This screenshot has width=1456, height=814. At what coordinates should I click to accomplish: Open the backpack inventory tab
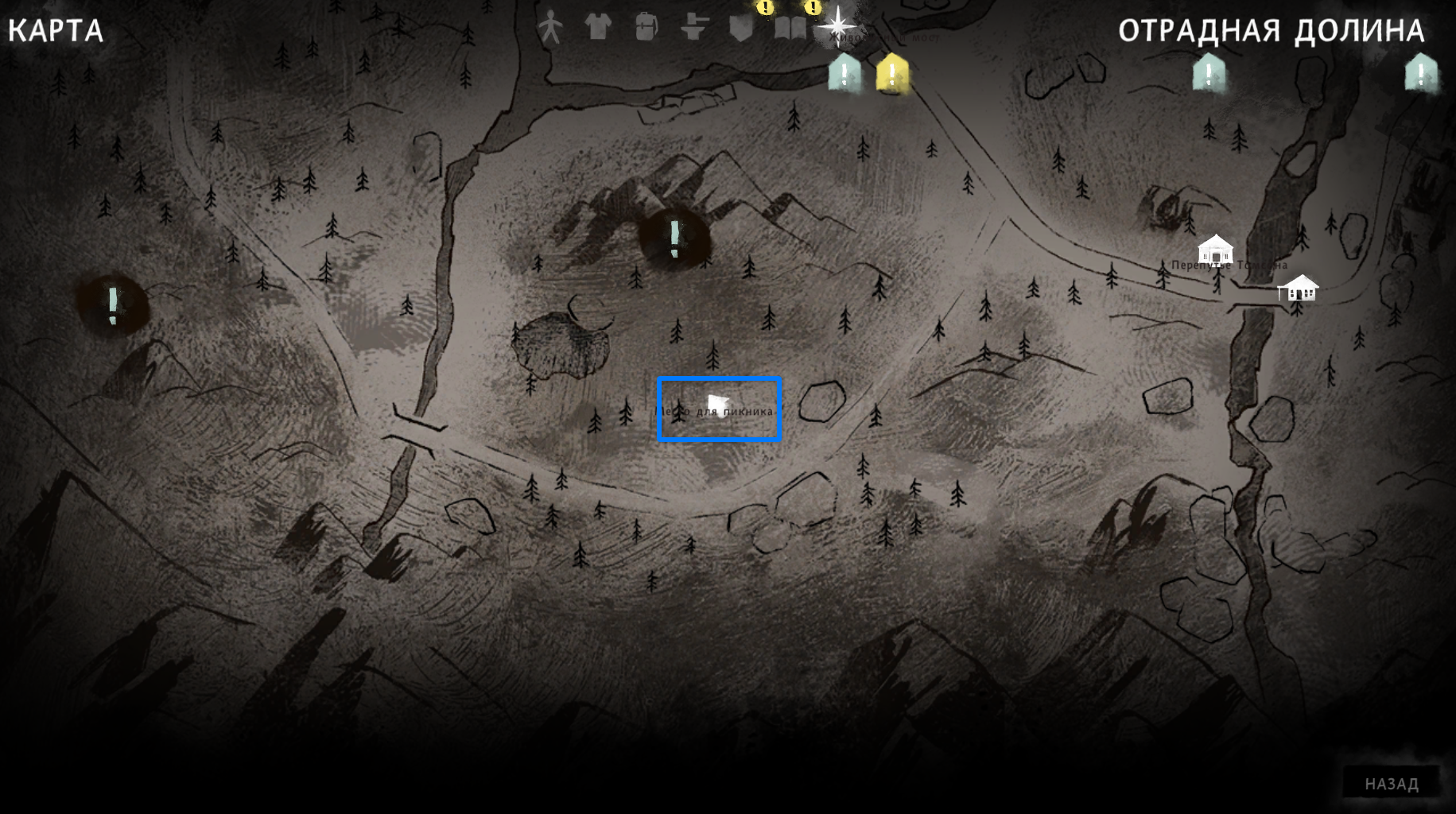click(x=646, y=27)
